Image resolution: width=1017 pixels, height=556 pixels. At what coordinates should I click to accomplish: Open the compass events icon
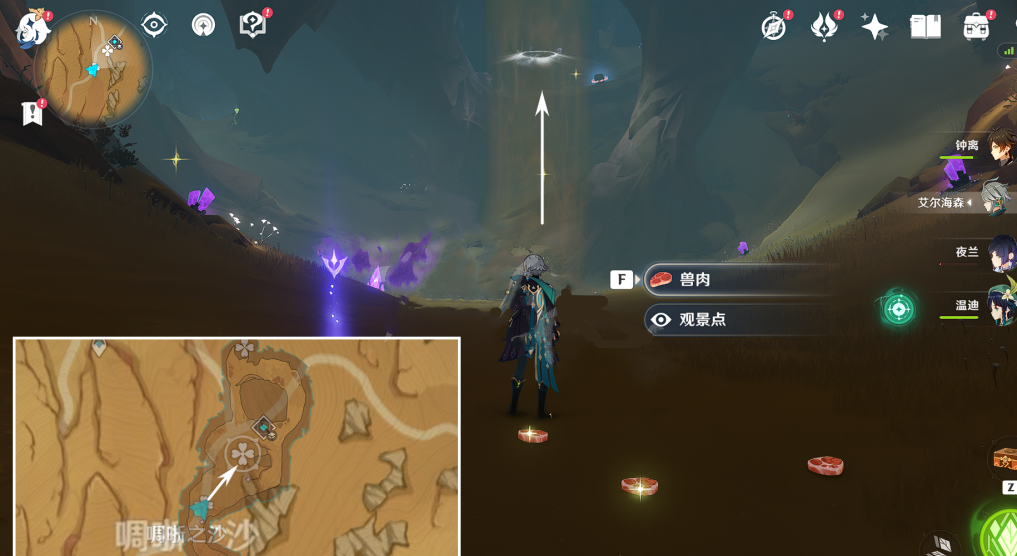click(x=774, y=27)
